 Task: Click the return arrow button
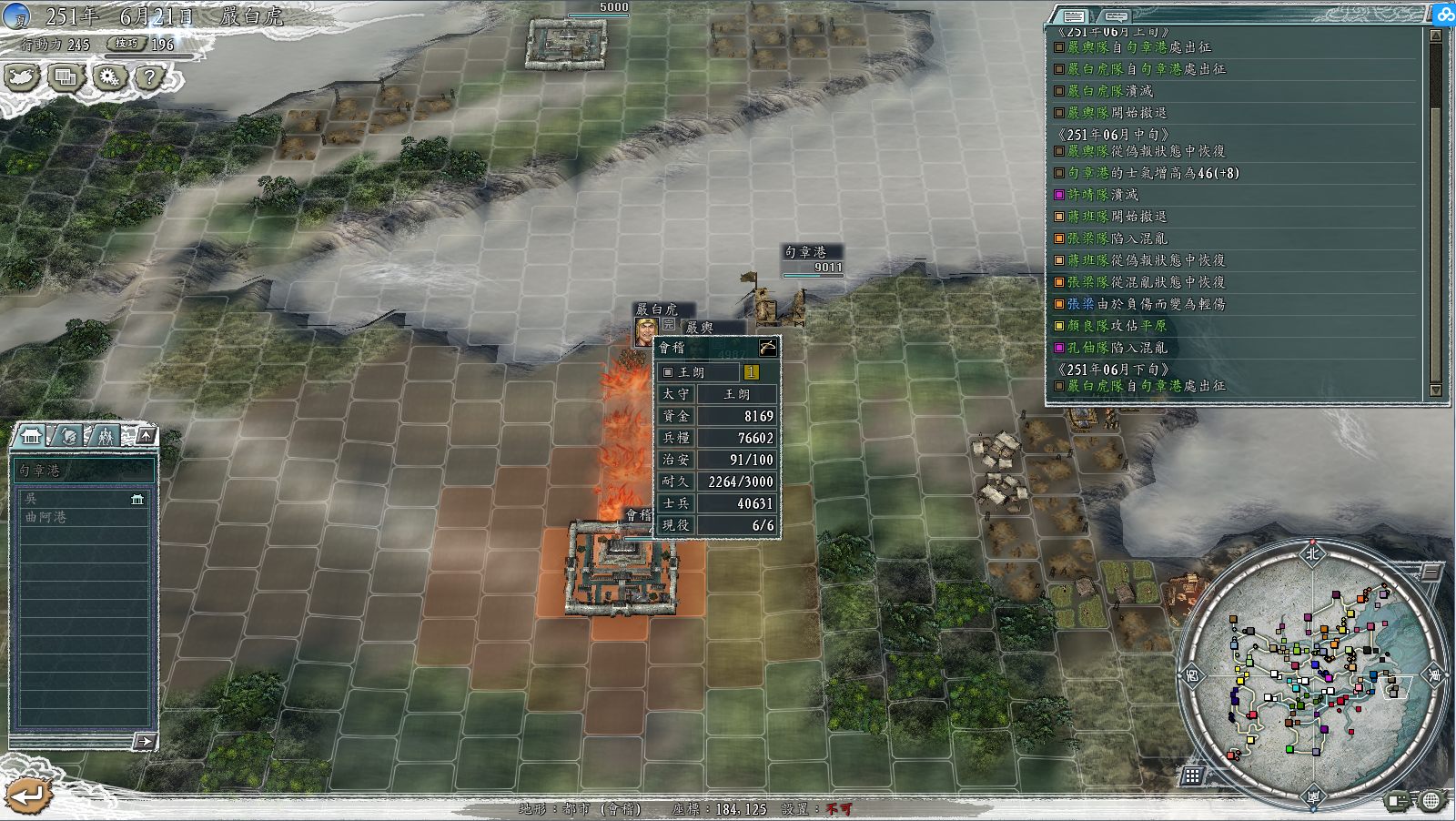(27, 796)
